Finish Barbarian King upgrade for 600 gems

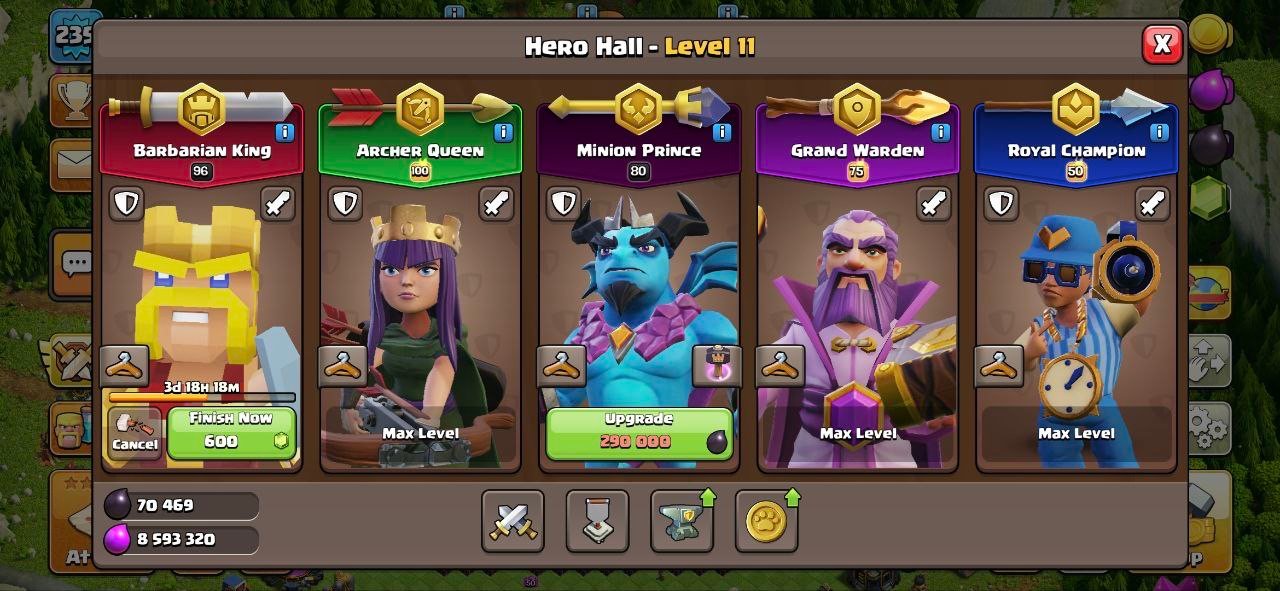coord(231,431)
